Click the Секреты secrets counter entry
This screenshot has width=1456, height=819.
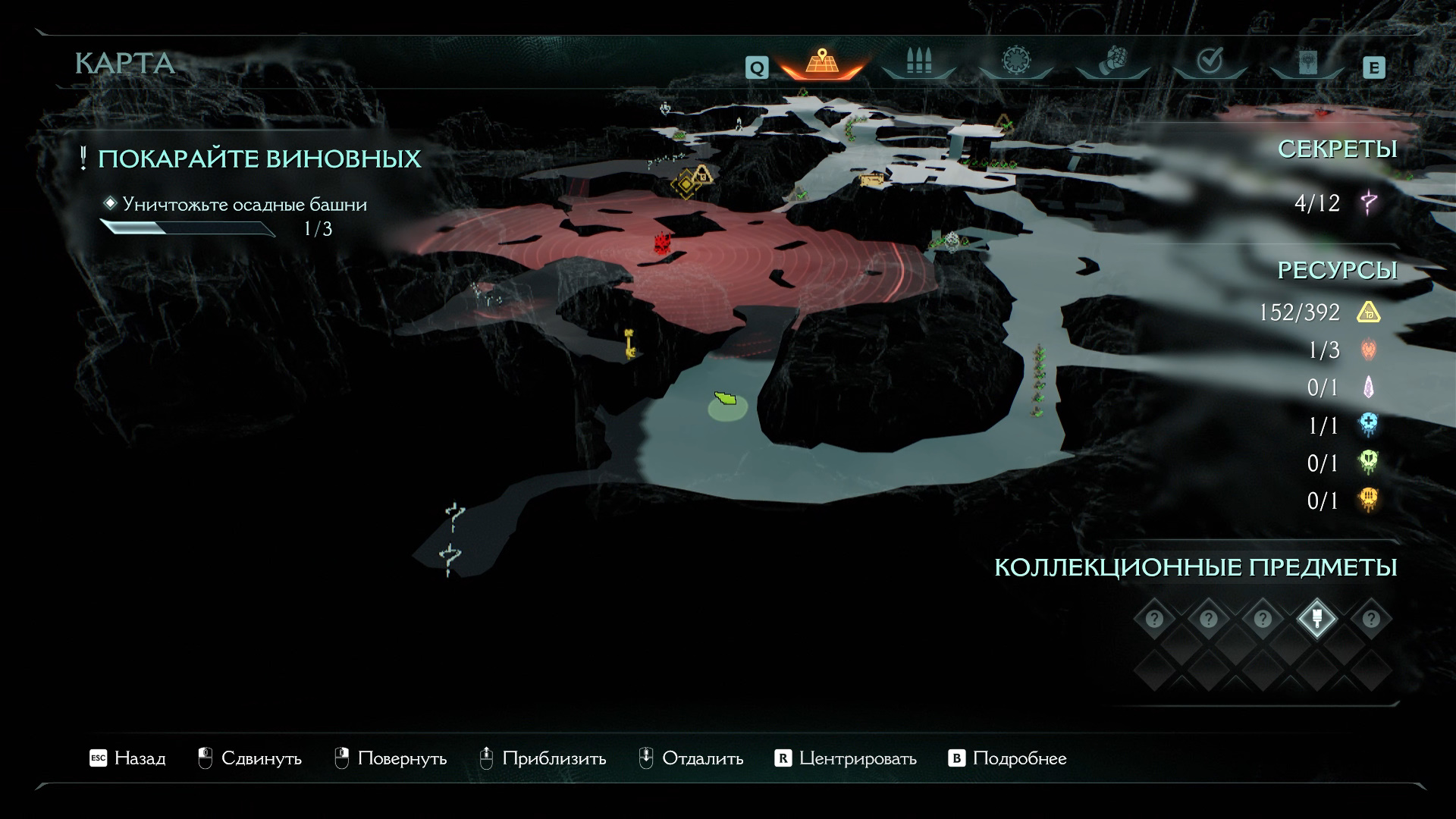coord(1335,202)
